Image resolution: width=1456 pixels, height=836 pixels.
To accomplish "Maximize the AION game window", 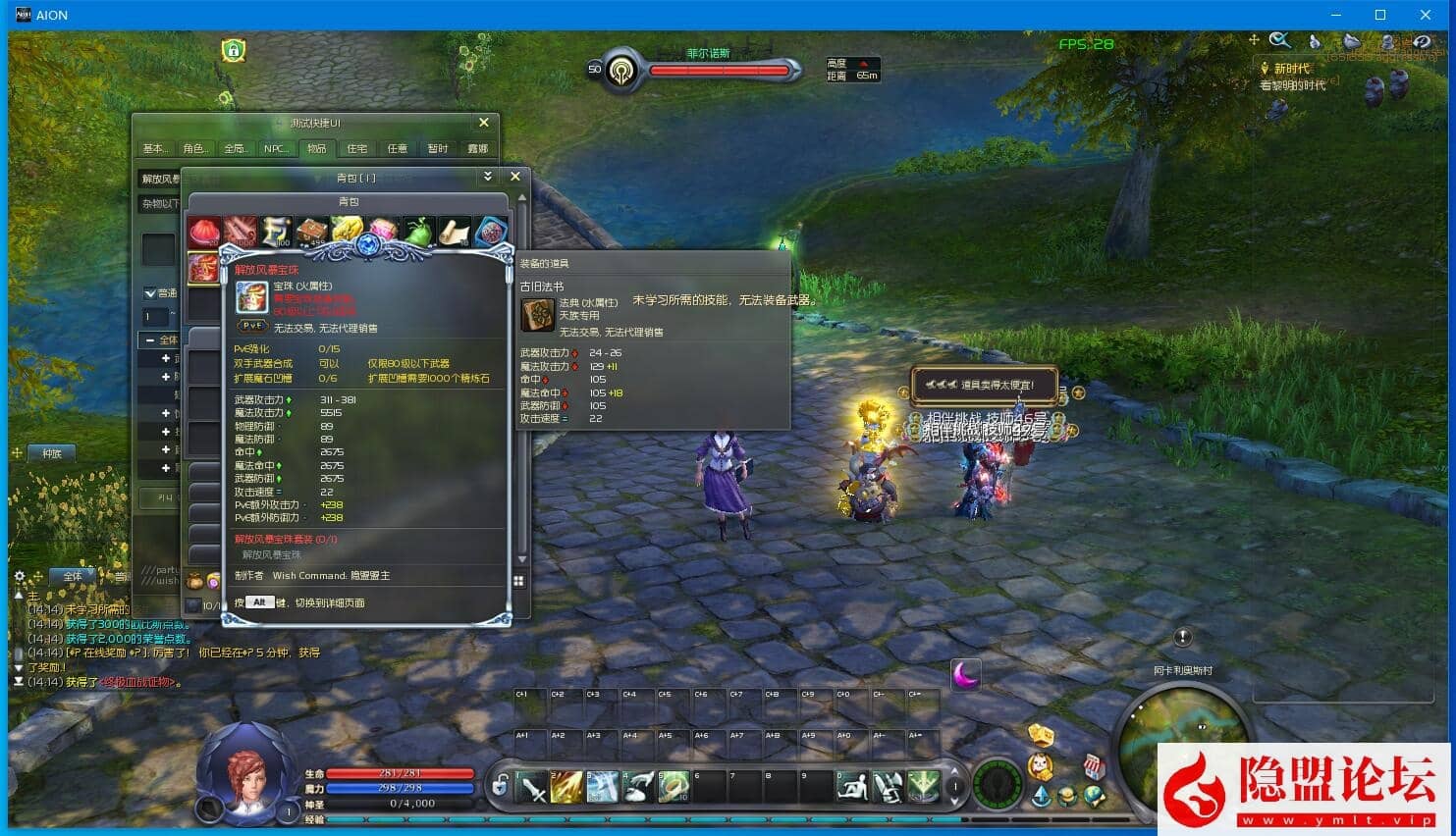I will click(x=1380, y=15).
